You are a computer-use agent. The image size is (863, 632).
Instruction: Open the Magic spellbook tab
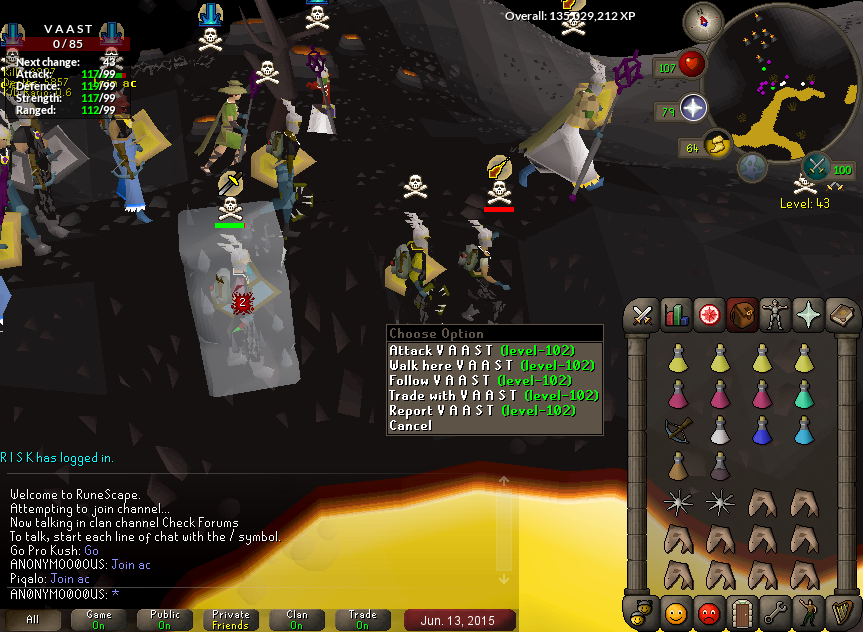[x=843, y=316]
